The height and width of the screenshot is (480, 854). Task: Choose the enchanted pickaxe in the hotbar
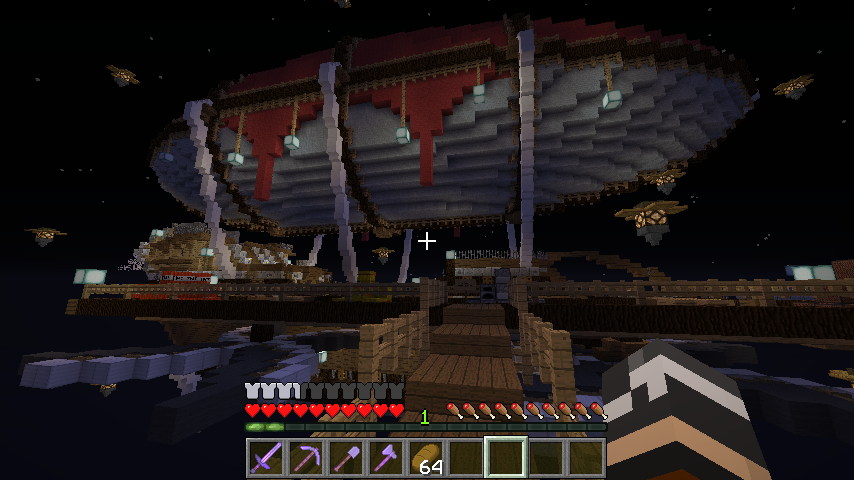coord(306,458)
